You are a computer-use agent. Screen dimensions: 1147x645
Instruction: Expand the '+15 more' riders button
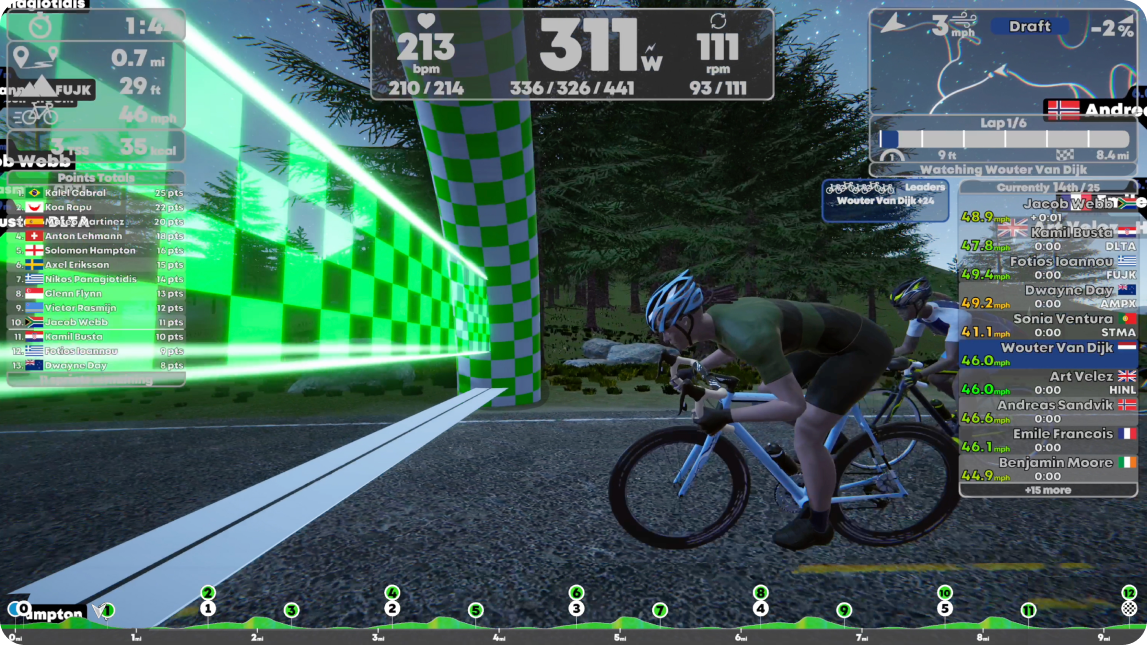click(x=1048, y=490)
